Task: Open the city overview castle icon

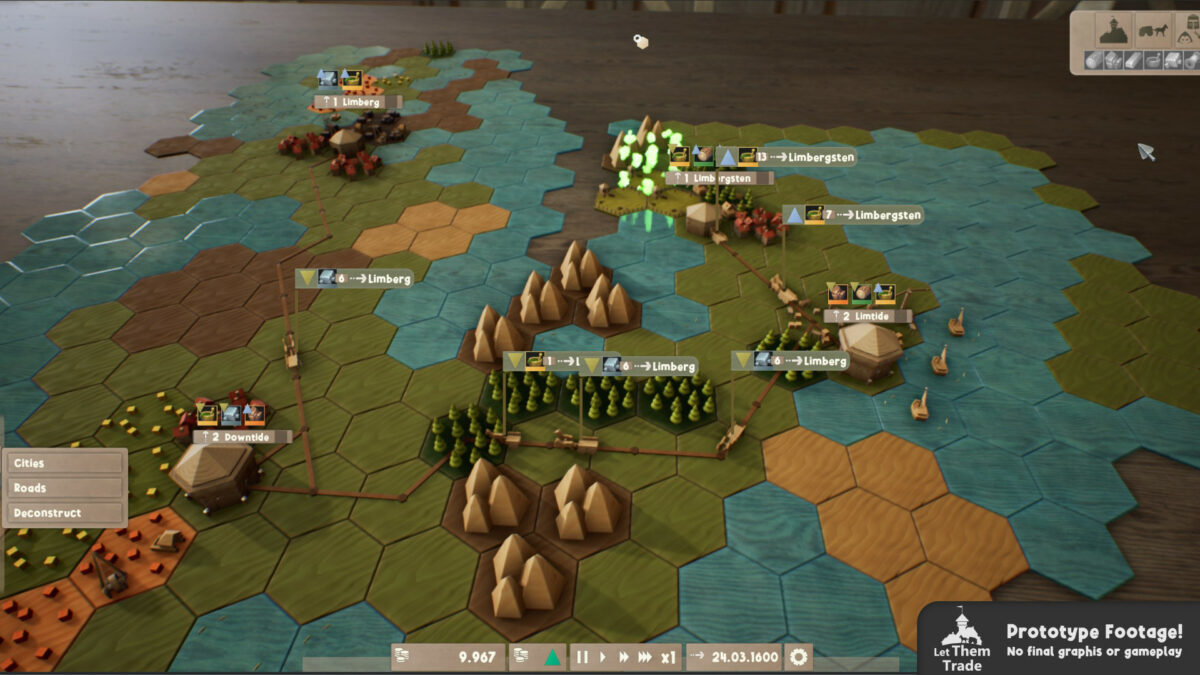Action: pyautogui.click(x=1111, y=30)
